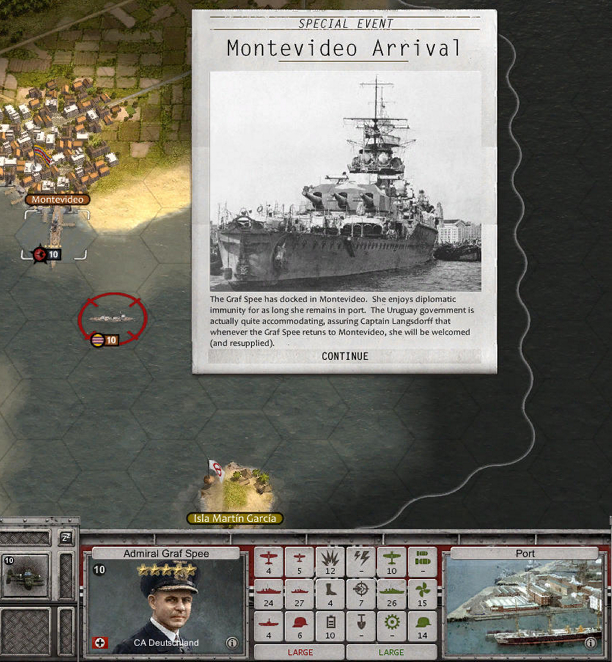
Task: Click the red helmet stat showing 6
Action: pyautogui.click(x=300, y=627)
